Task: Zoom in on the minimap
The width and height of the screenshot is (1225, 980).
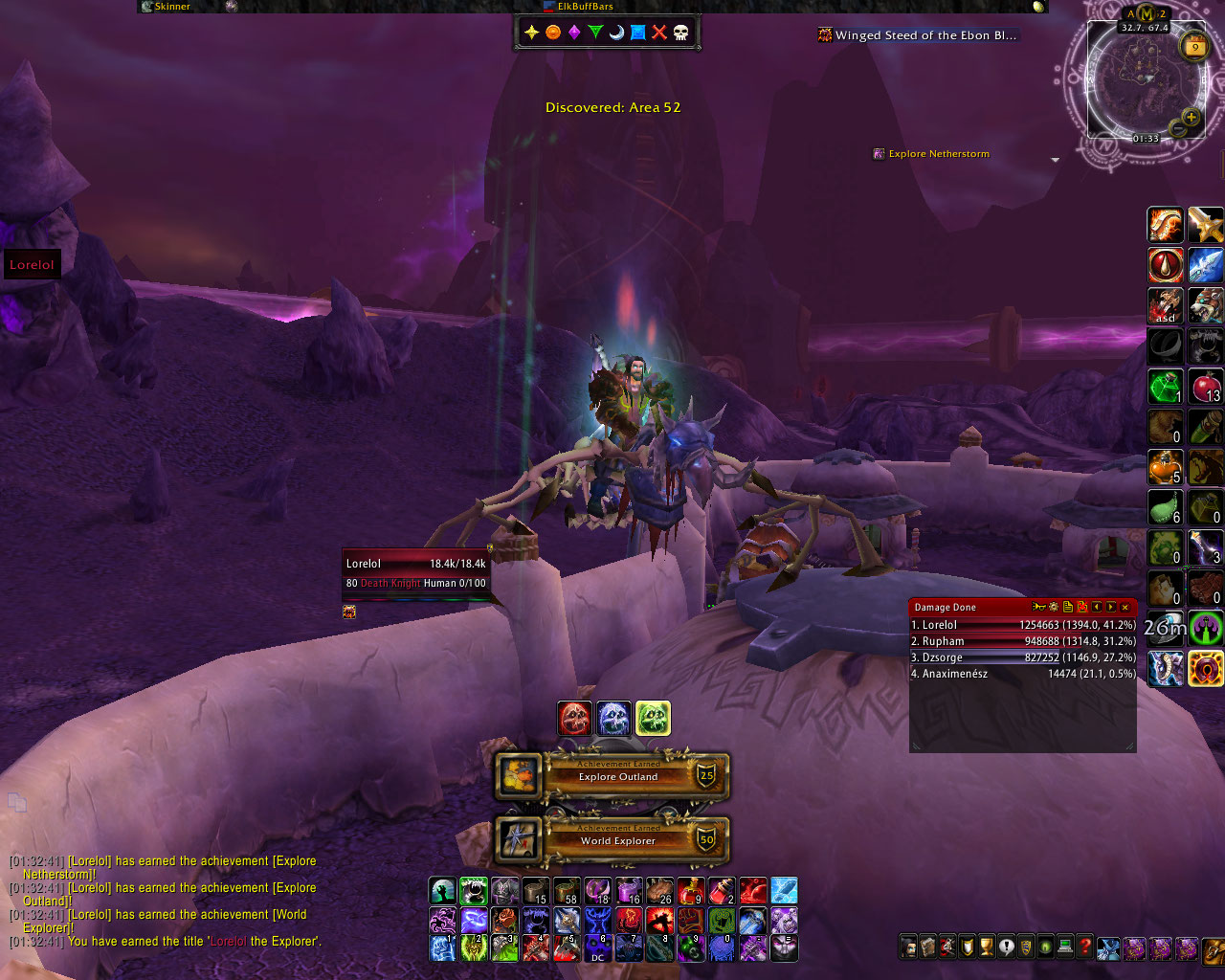Action: click(1191, 118)
